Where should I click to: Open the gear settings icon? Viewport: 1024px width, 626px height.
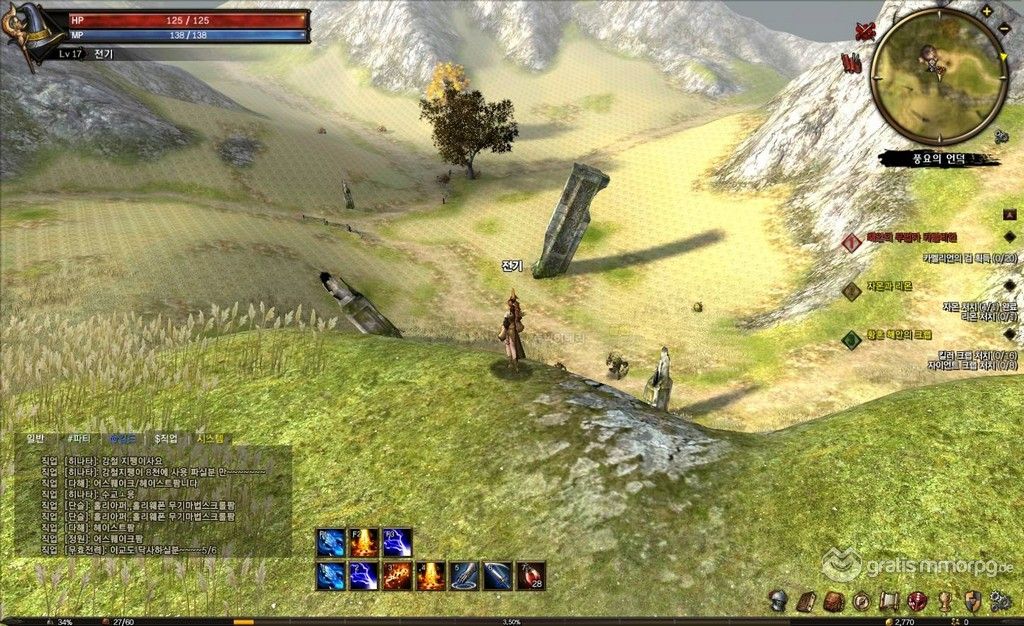tap(998, 601)
